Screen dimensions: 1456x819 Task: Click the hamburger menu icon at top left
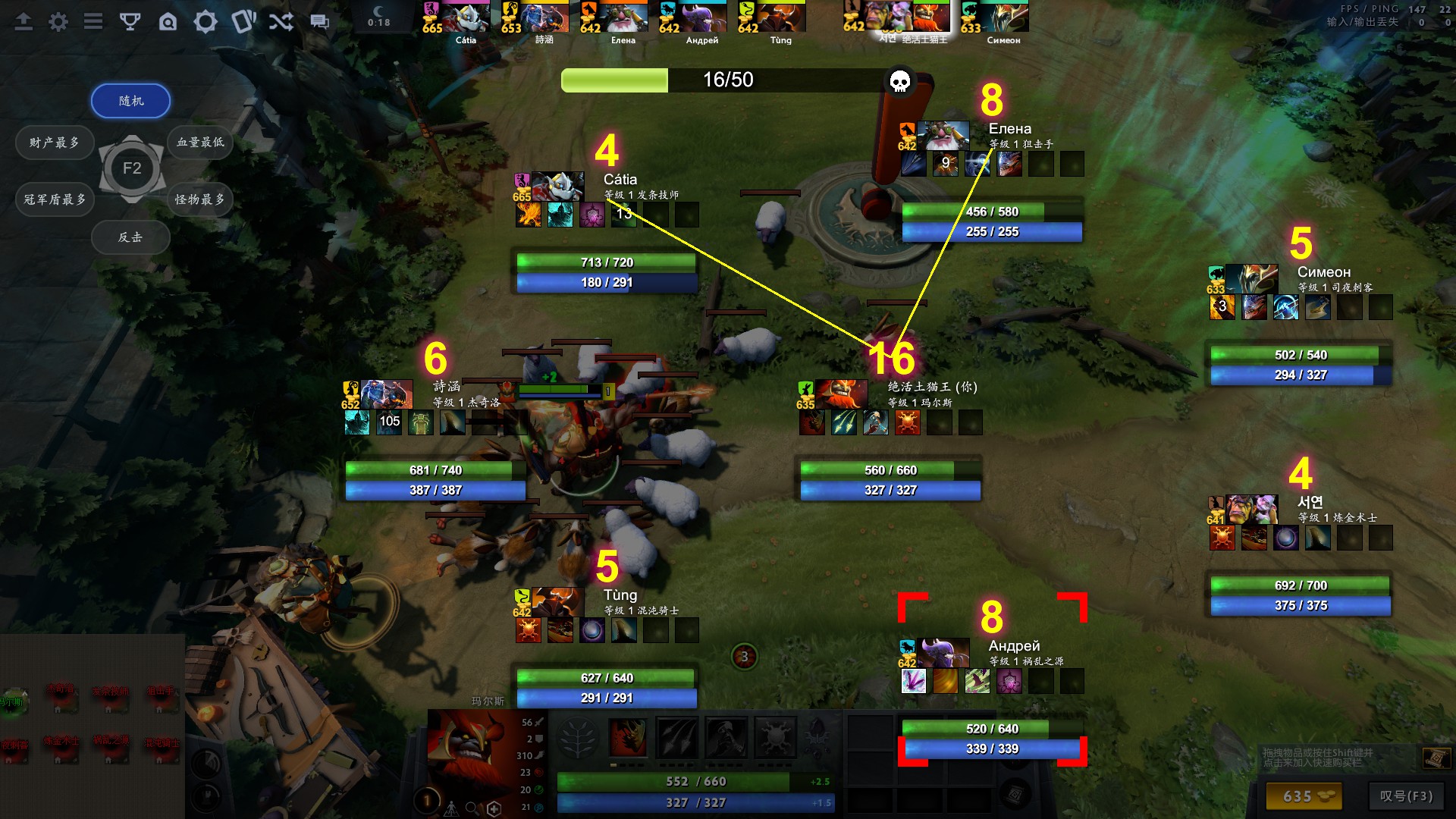click(93, 21)
